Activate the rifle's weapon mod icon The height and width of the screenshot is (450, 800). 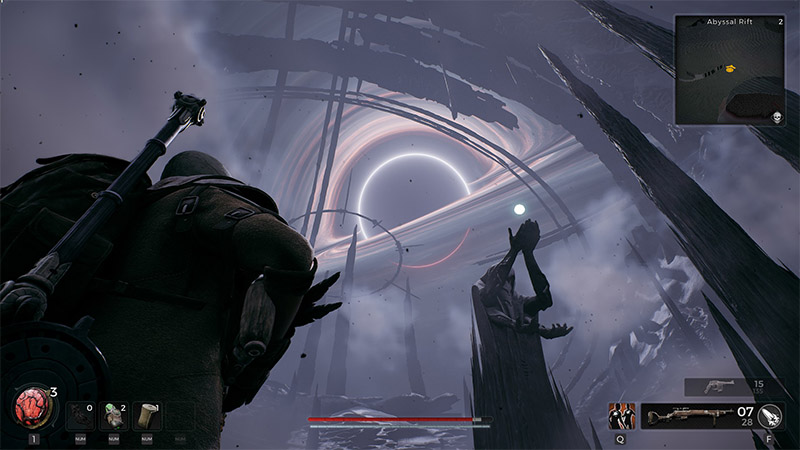pos(771,416)
